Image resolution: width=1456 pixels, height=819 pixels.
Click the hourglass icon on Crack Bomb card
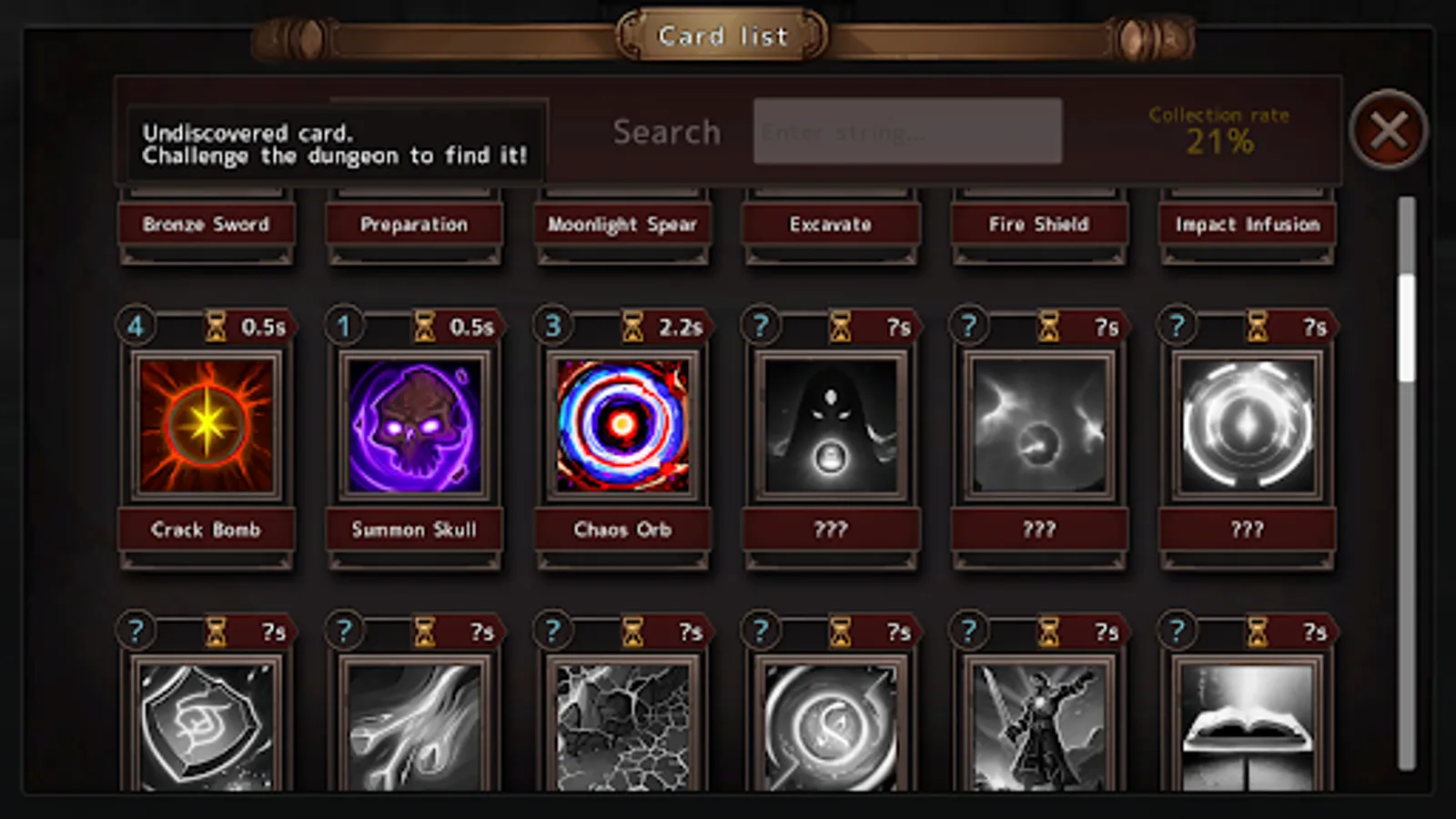pyautogui.click(x=216, y=326)
